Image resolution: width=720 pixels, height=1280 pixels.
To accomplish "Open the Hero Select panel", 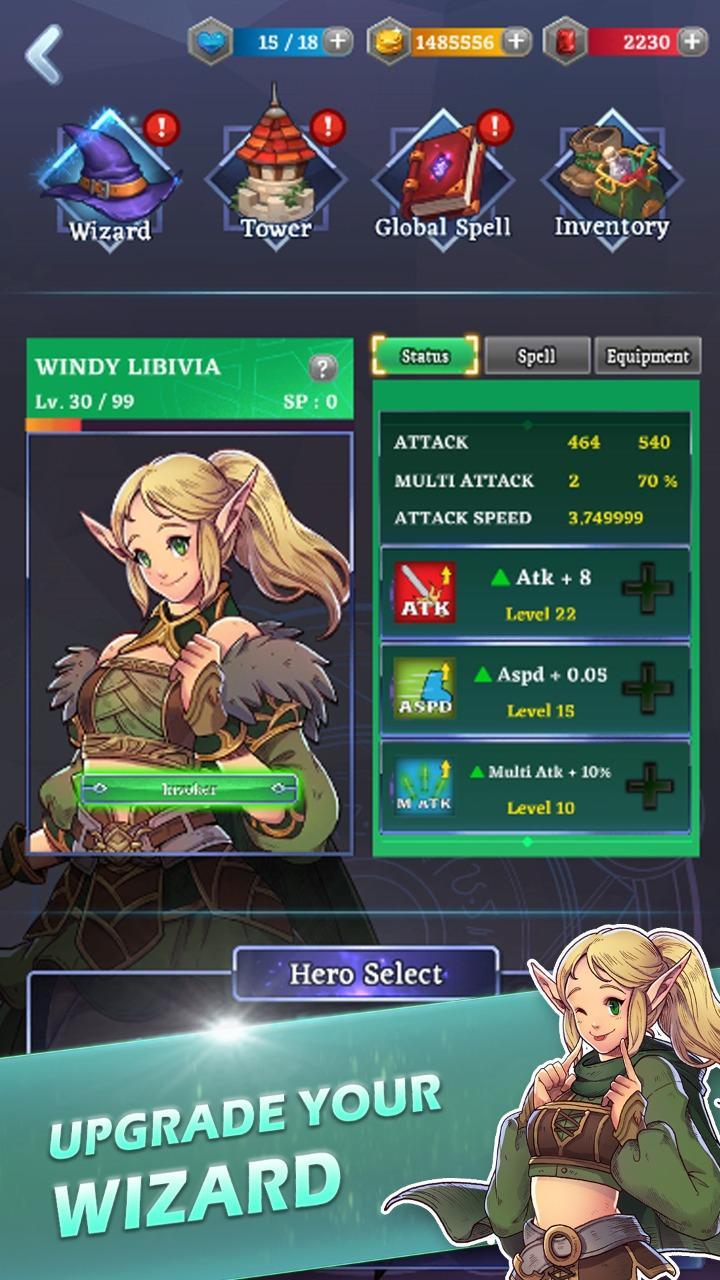I will (x=366, y=973).
